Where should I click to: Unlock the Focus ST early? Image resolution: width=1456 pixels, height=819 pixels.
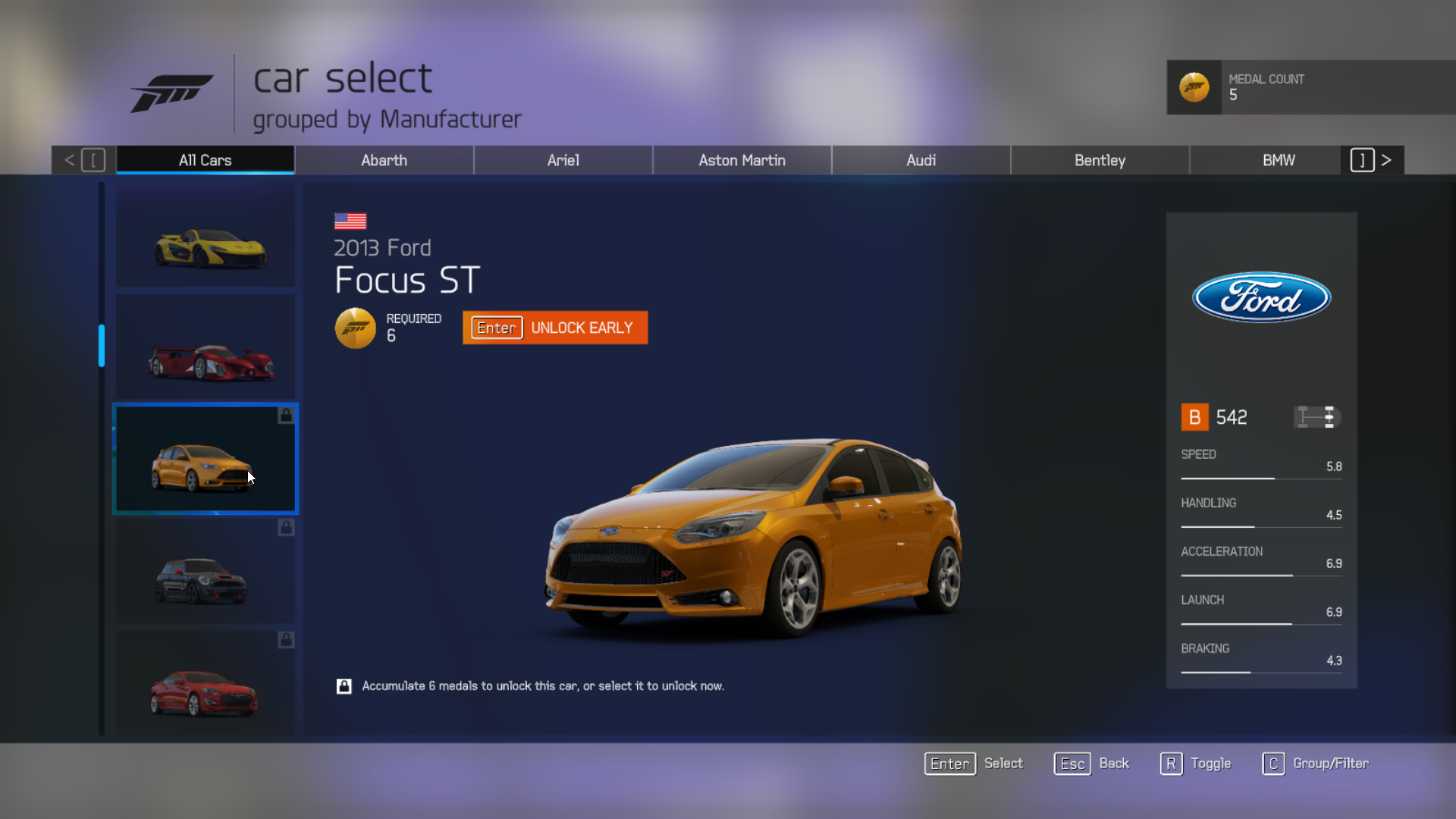click(x=555, y=328)
